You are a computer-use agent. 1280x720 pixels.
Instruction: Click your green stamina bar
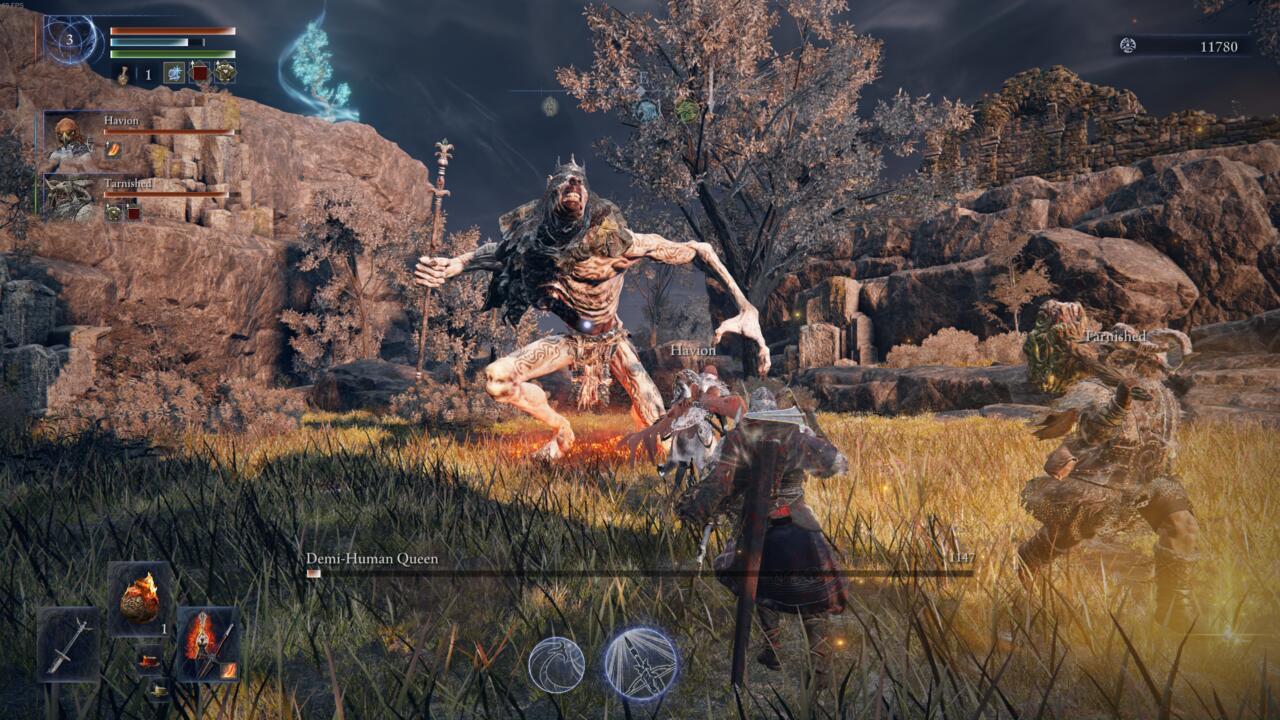click(172, 53)
